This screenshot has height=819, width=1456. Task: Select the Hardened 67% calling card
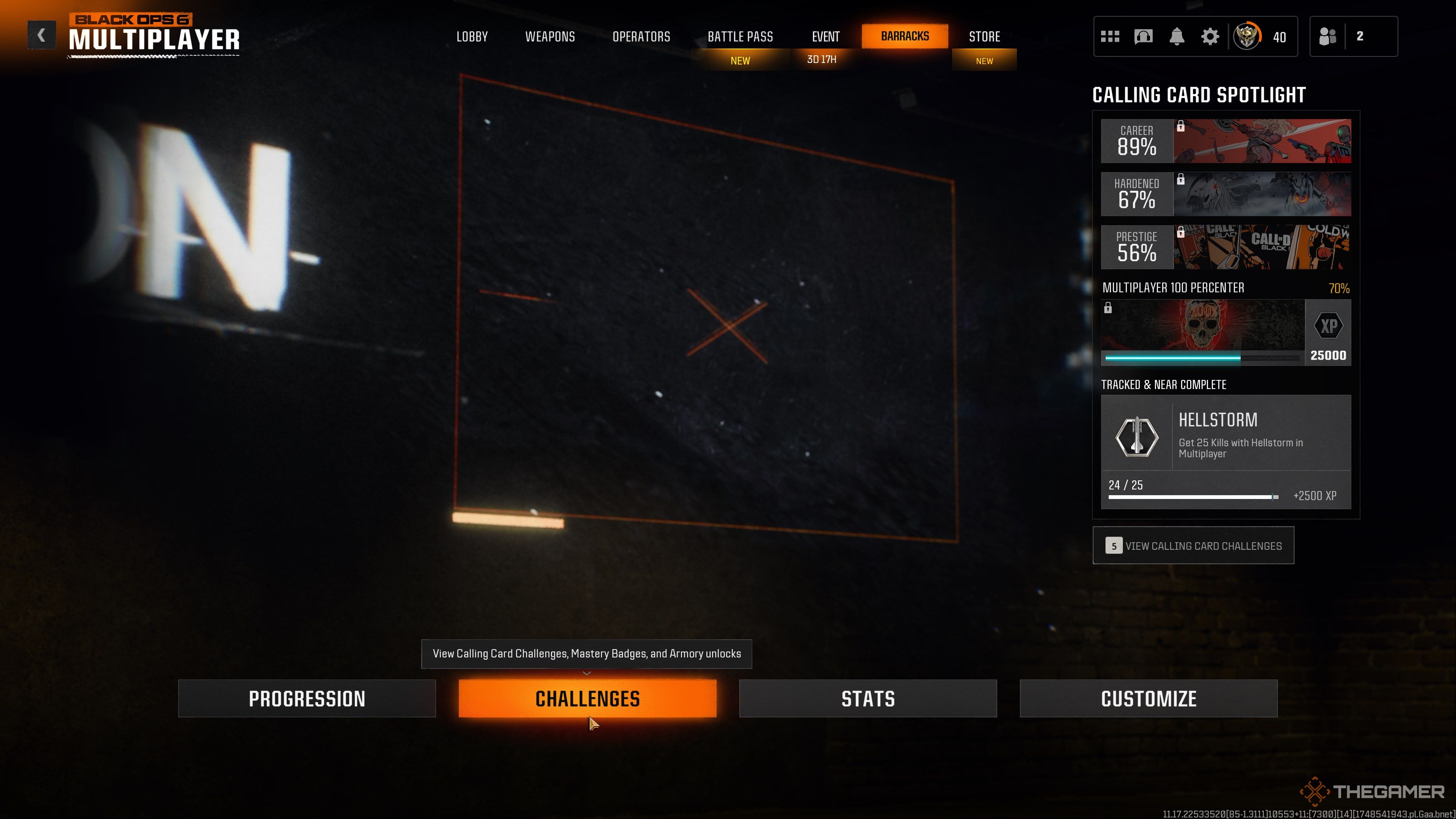tap(1225, 194)
